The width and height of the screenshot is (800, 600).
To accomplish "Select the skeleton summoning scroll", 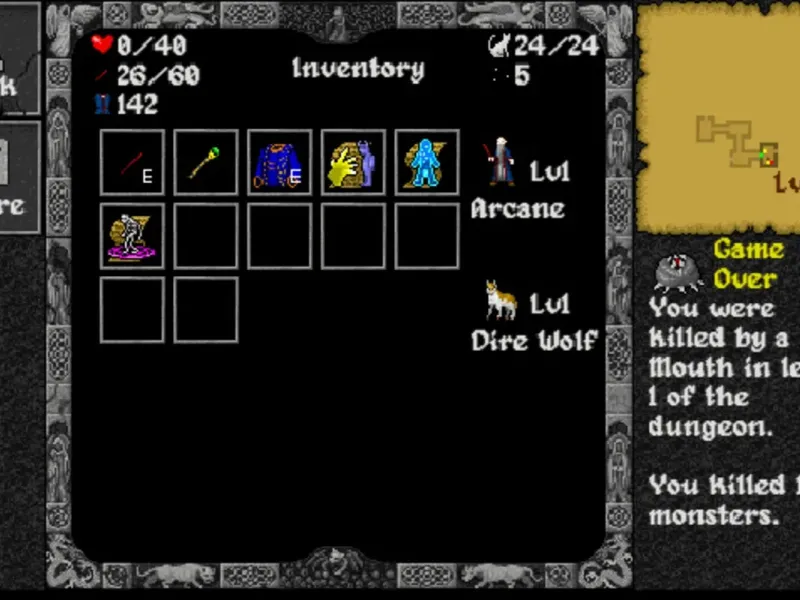I will coord(132,236).
